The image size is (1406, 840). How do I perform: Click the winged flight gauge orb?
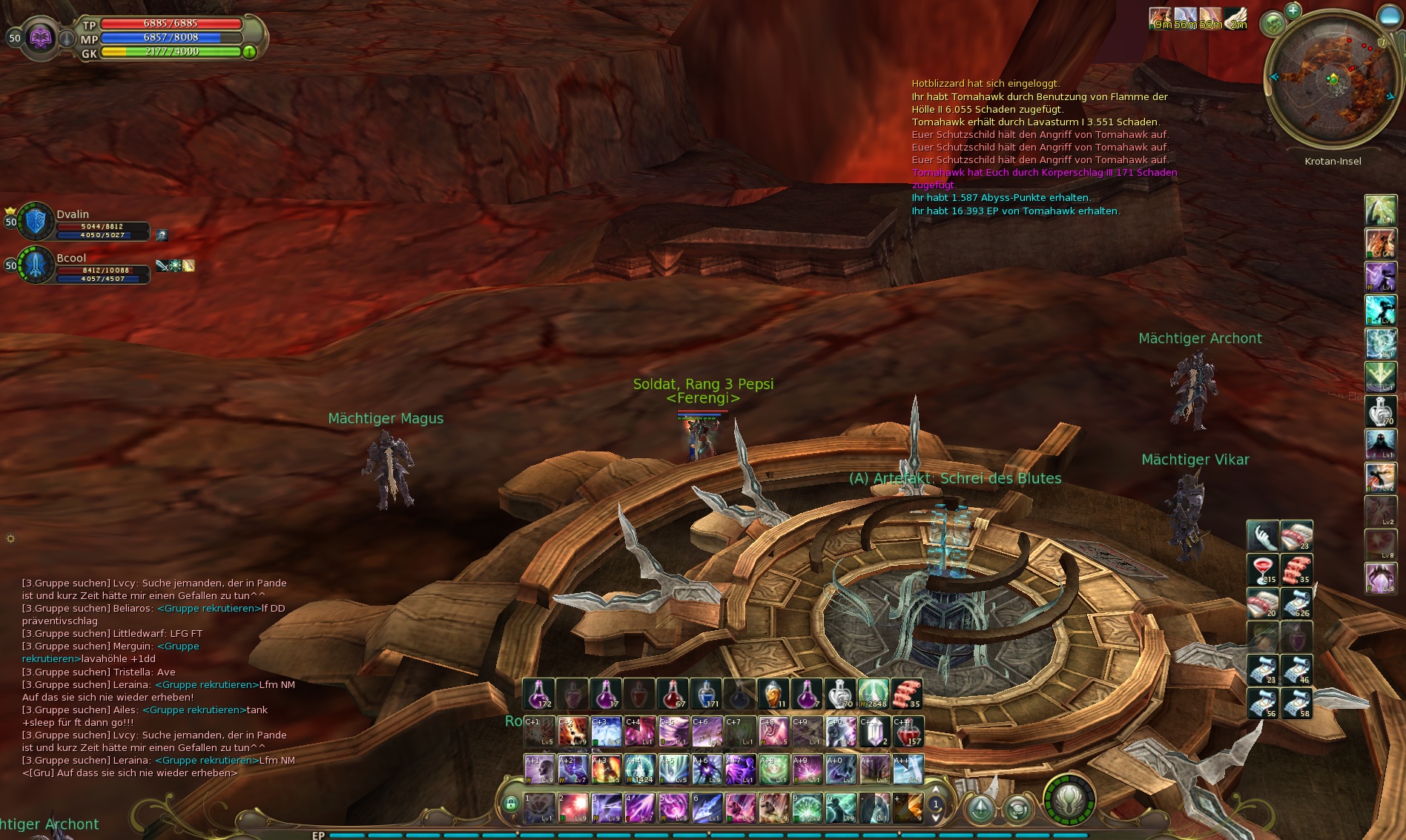coord(1069,800)
